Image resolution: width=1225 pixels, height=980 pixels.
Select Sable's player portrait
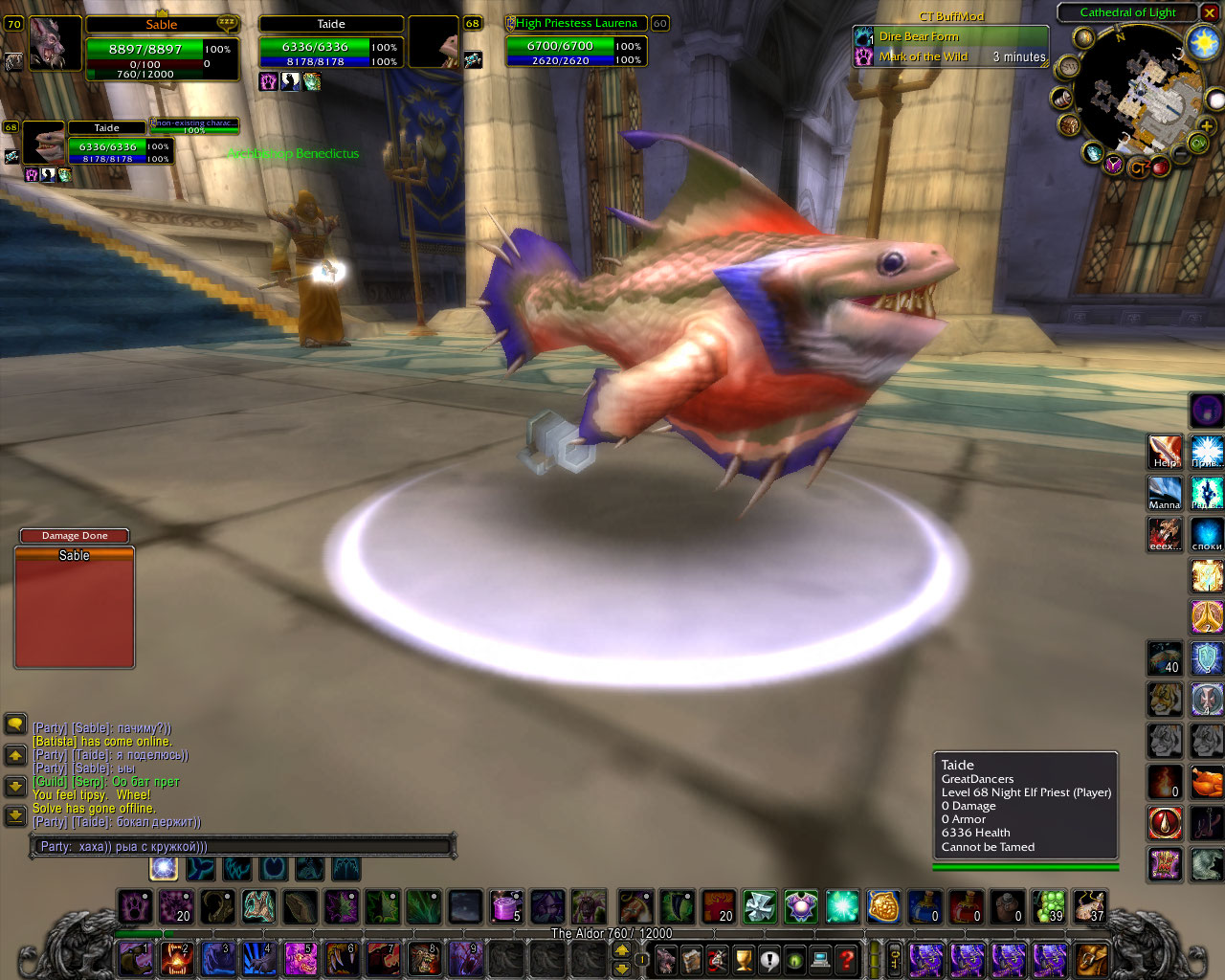coord(56,43)
